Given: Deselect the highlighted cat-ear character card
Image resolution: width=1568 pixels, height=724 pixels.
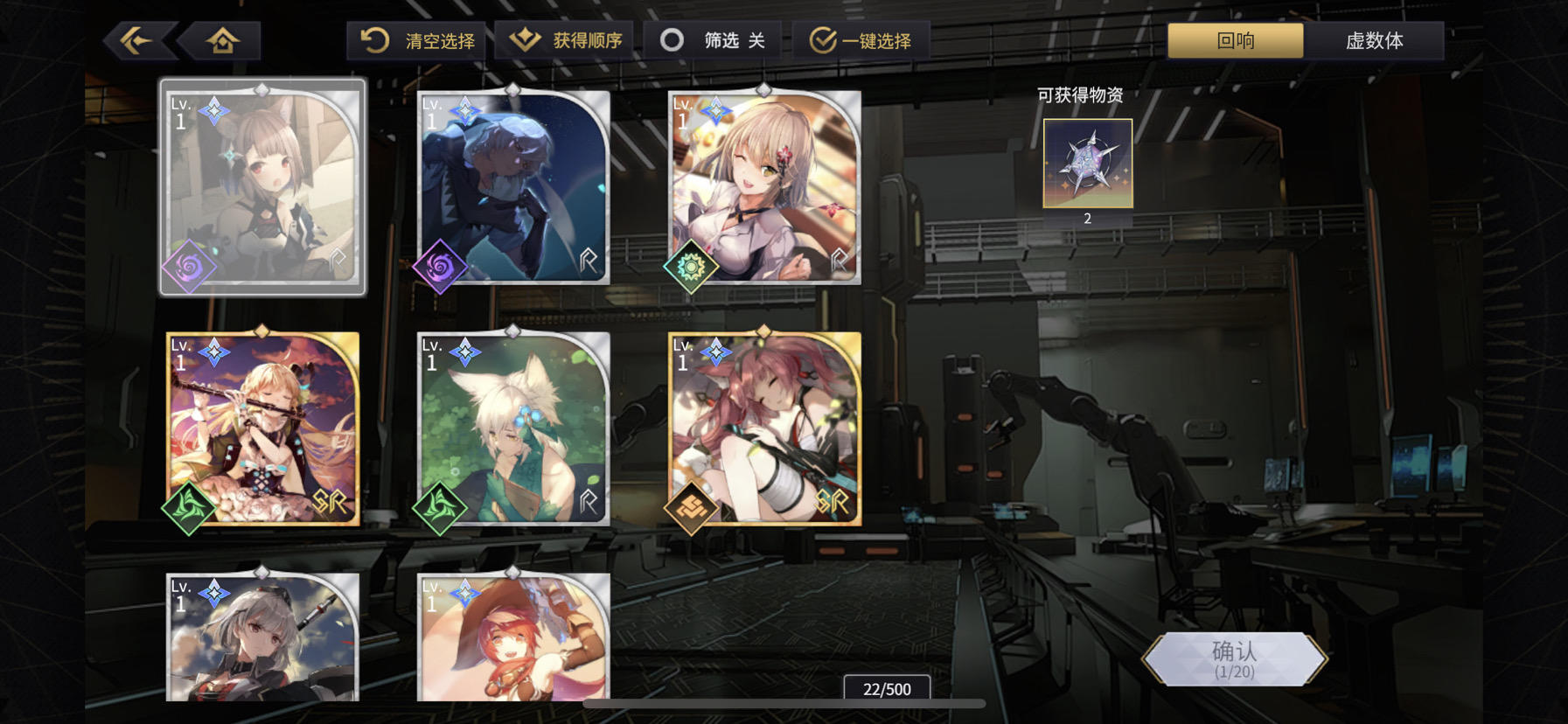Looking at the screenshot, I should click(x=262, y=186).
